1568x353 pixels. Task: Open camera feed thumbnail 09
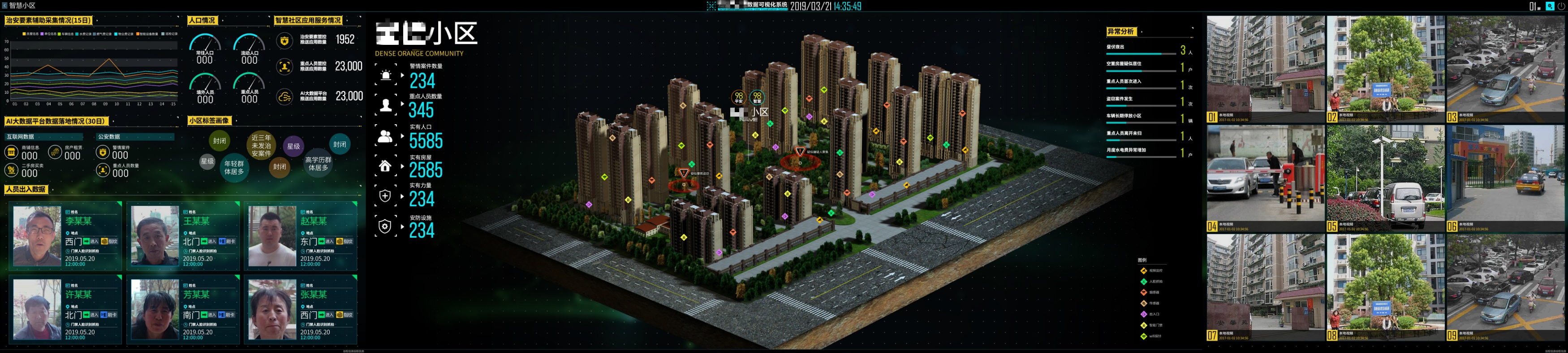point(1505,287)
